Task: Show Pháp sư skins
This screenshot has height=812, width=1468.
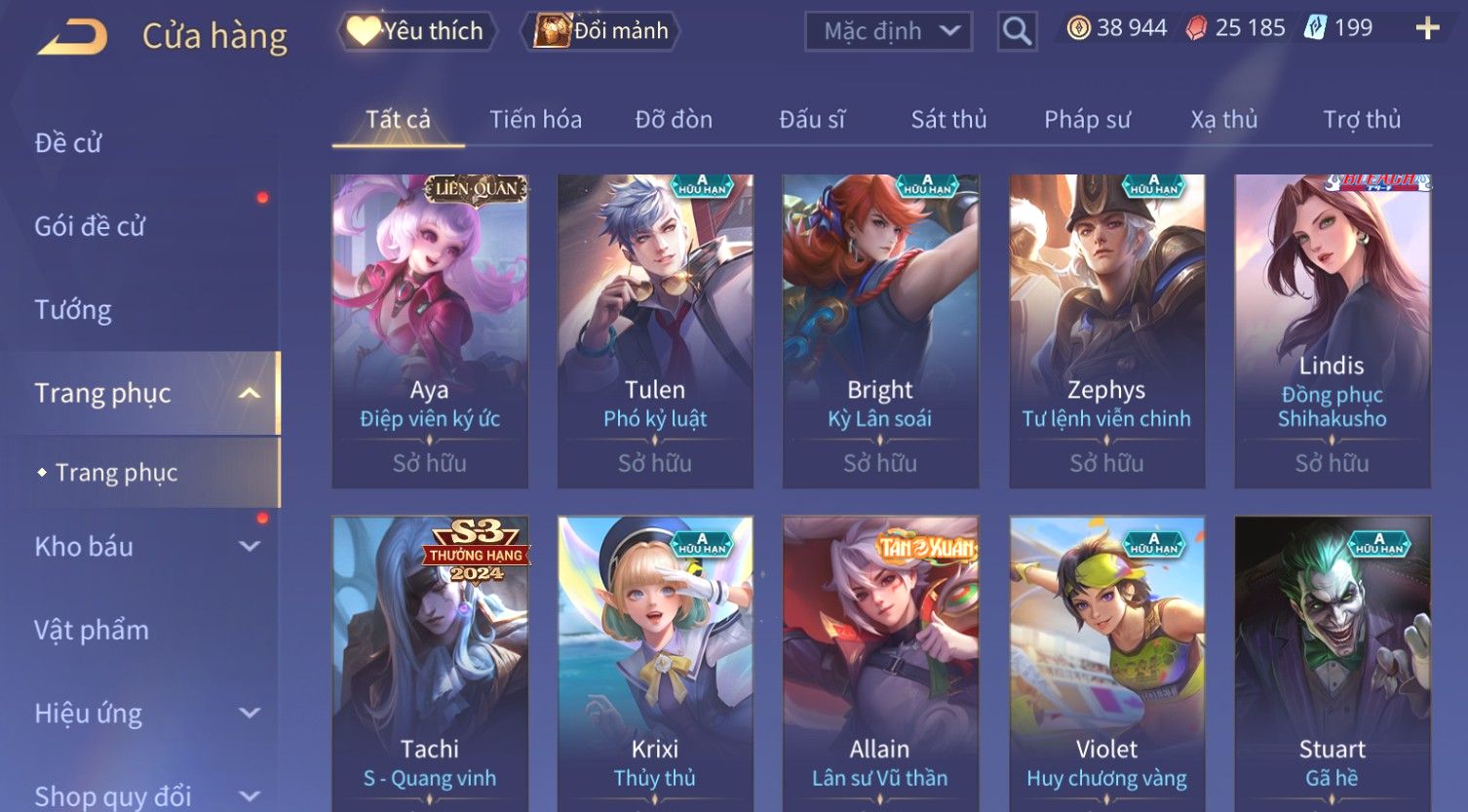Action: click(x=1087, y=120)
